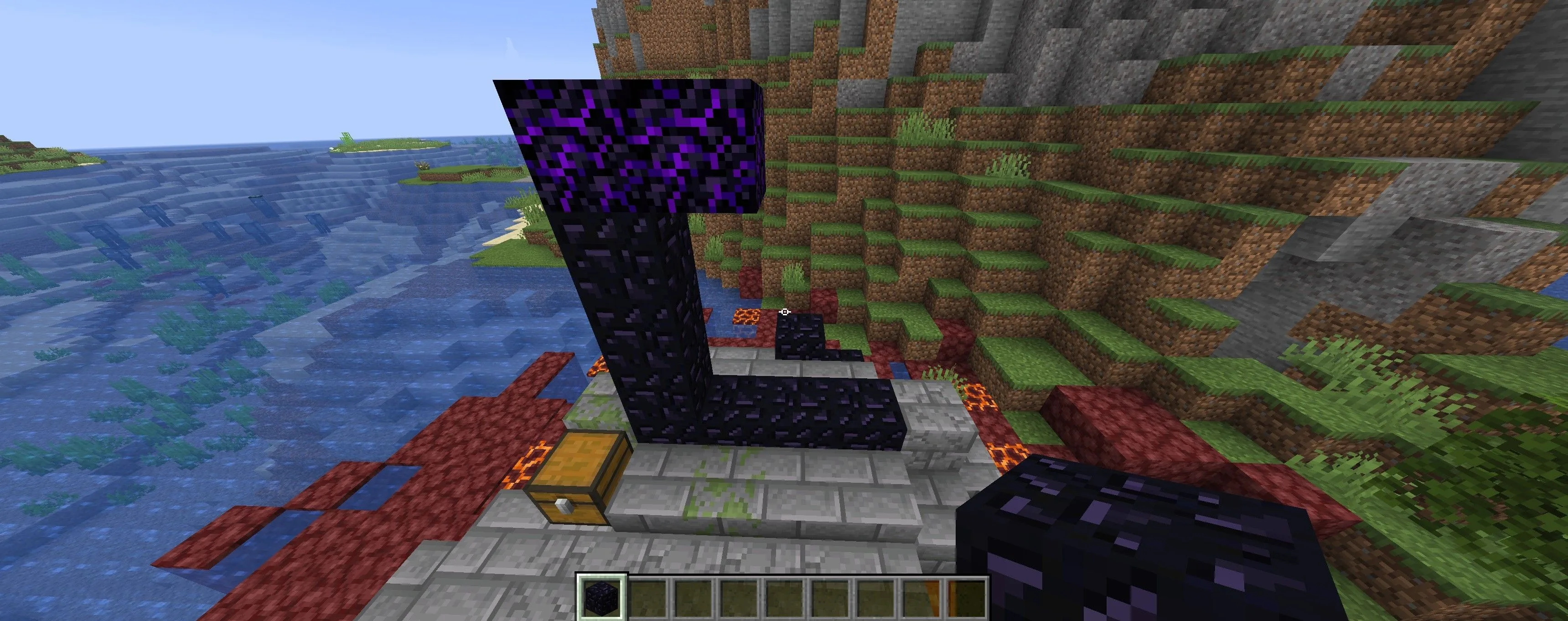The width and height of the screenshot is (1568, 621).
Task: Select the obsidian block hotbar slot
Action: pyautogui.click(x=601, y=597)
